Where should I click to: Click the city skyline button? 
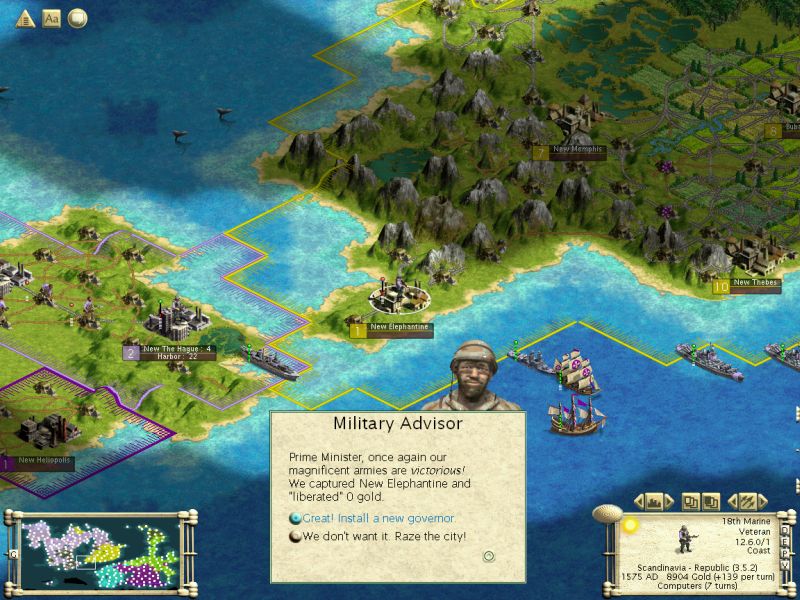(655, 500)
